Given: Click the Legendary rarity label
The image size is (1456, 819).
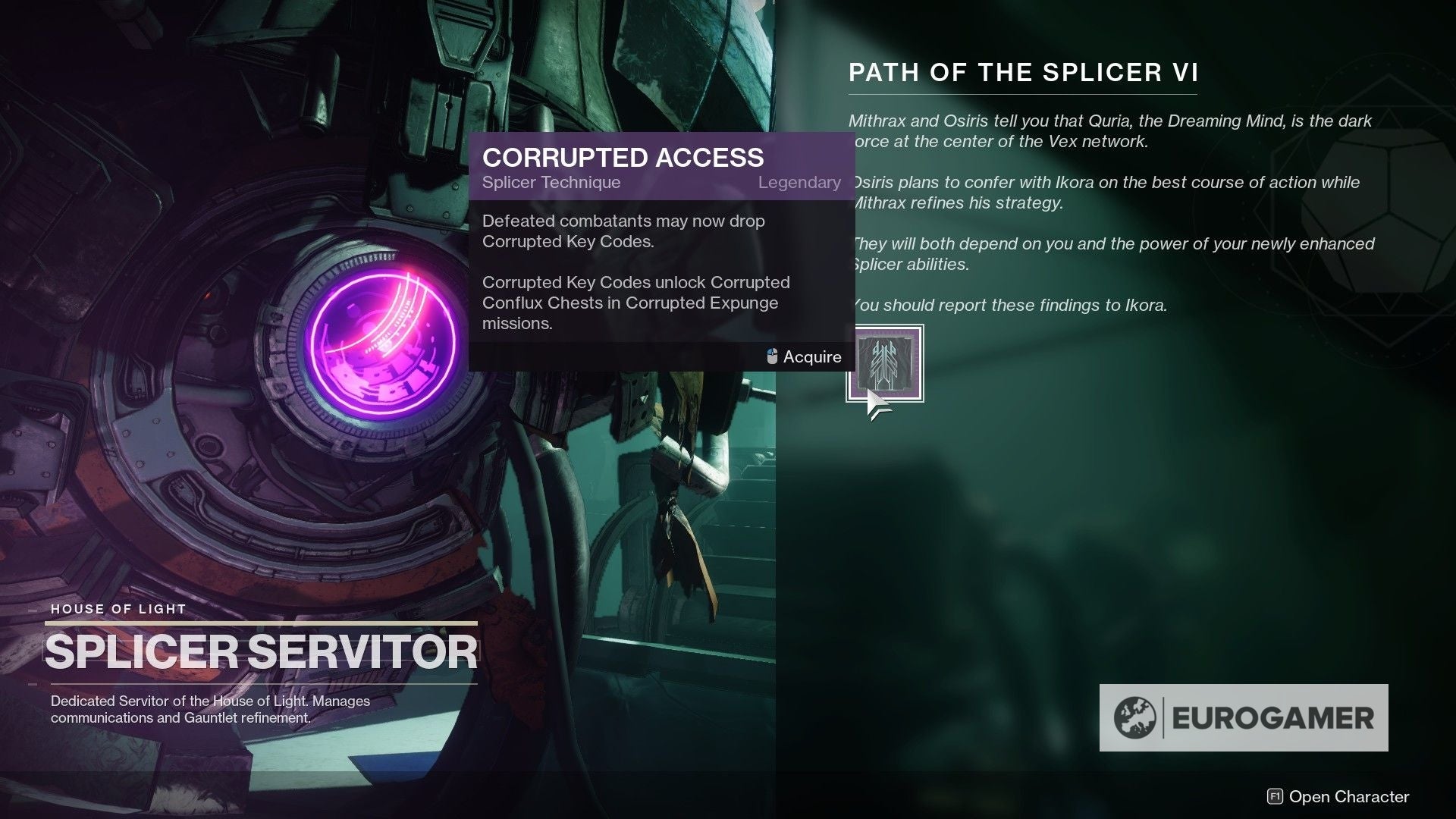Looking at the screenshot, I should [x=800, y=182].
